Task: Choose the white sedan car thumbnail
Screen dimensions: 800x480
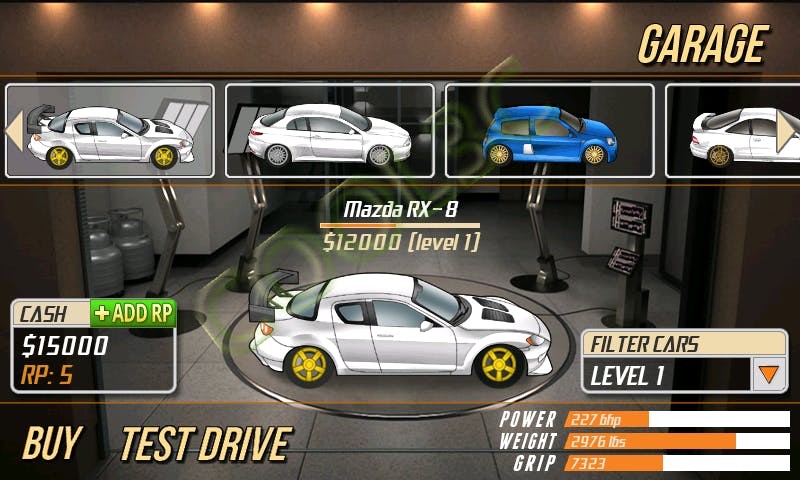Action: pos(329,131)
